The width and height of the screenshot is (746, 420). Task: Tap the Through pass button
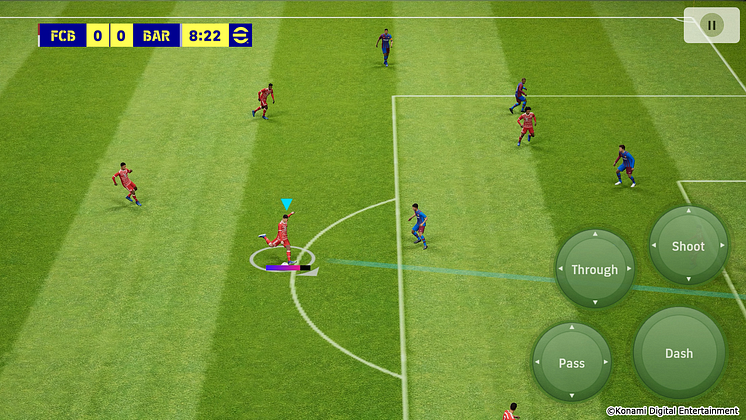coord(594,269)
